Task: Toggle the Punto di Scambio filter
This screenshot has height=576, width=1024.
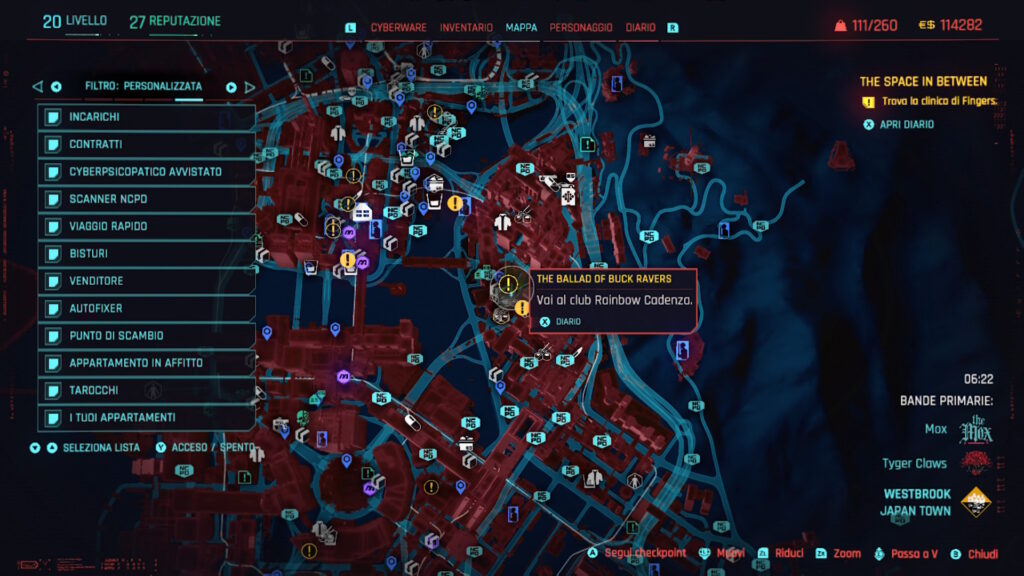Action: [x=145, y=336]
